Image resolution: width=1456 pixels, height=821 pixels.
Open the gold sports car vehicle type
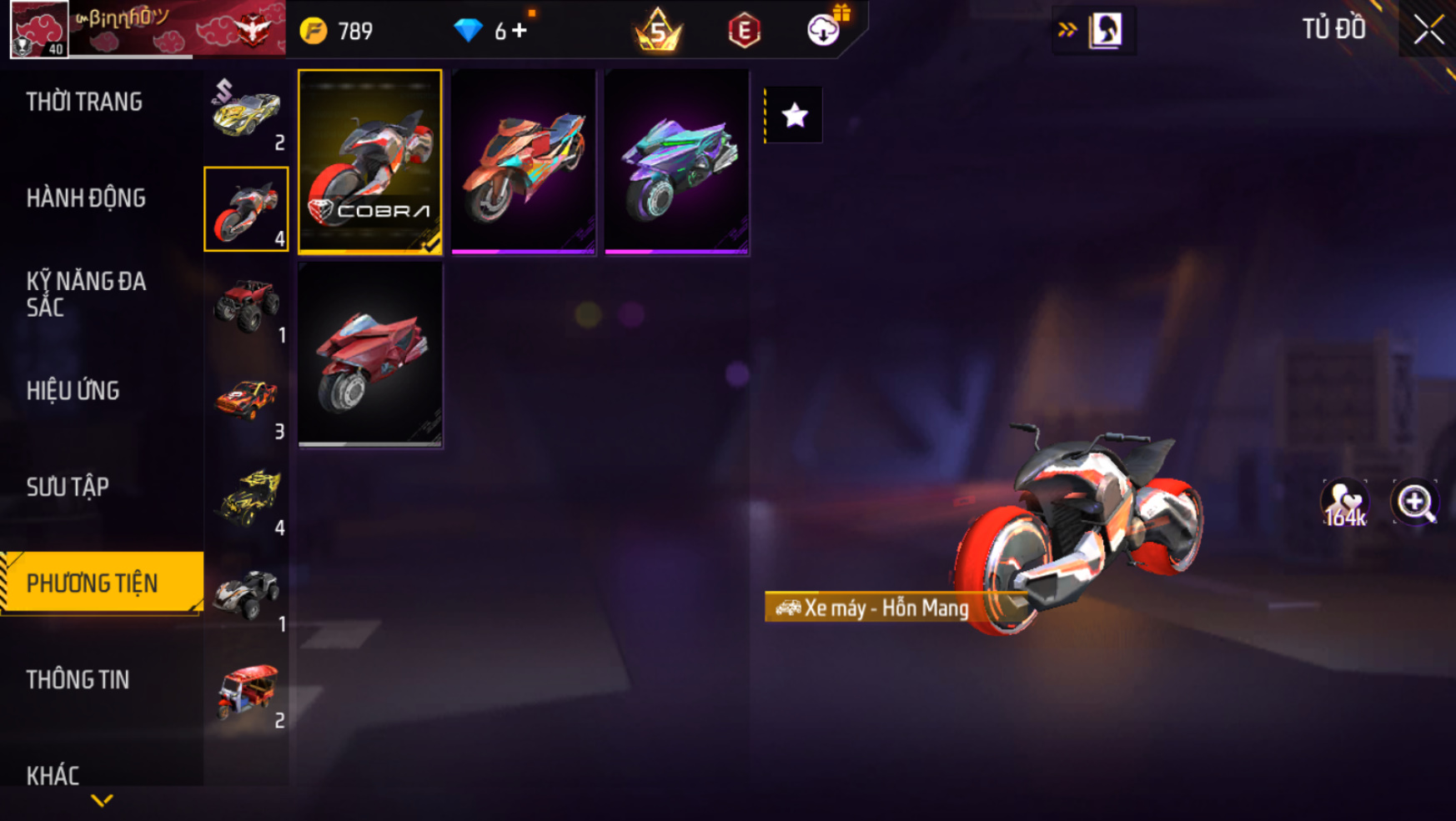pos(246,113)
